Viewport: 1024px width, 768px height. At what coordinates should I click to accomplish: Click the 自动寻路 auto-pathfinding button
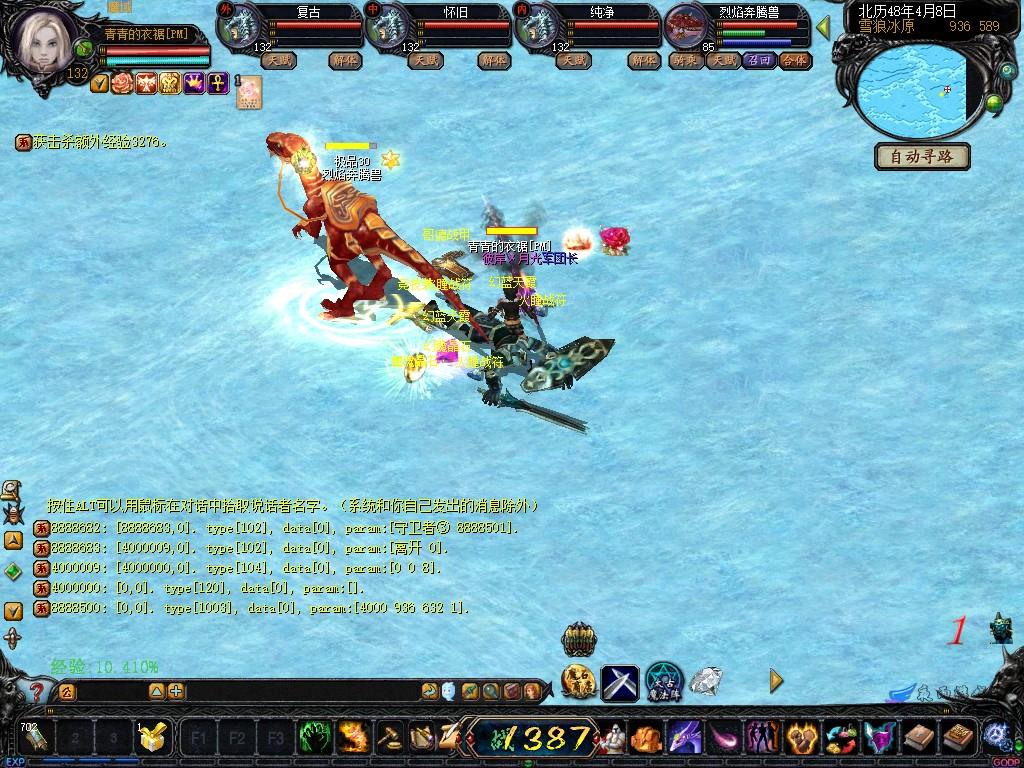[922, 157]
